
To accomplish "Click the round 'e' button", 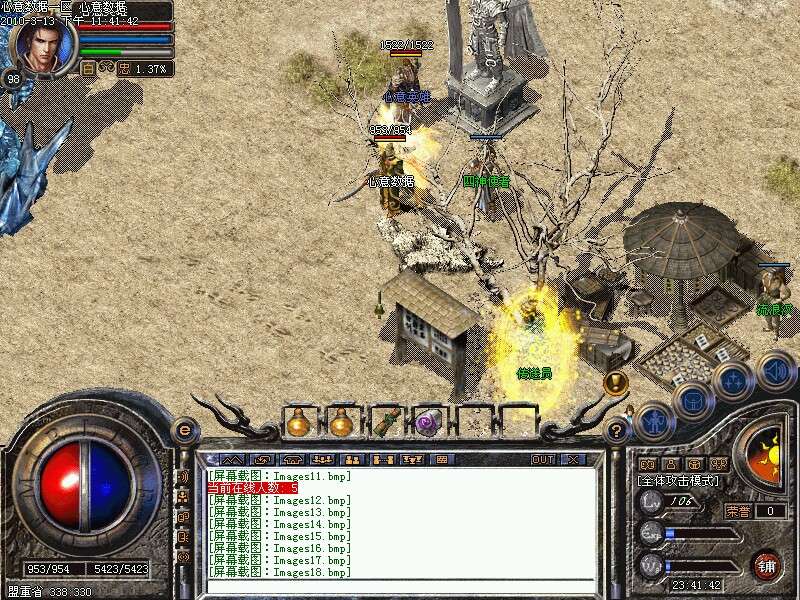I will click(x=185, y=430).
